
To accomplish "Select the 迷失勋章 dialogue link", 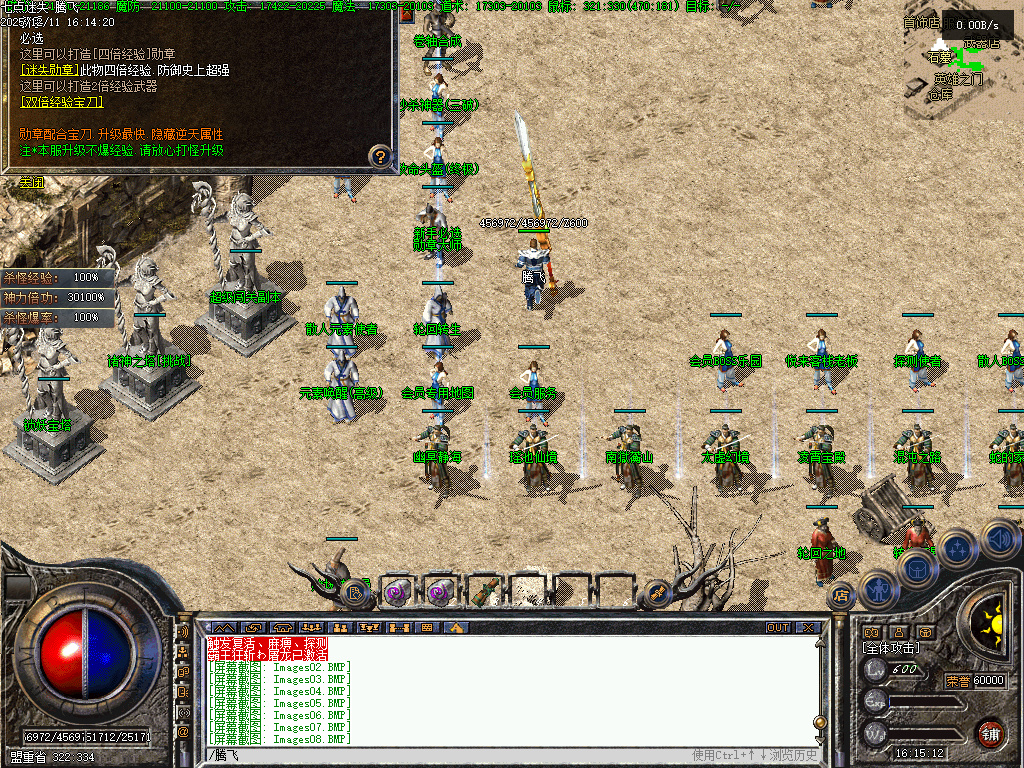I will click(x=49, y=70).
